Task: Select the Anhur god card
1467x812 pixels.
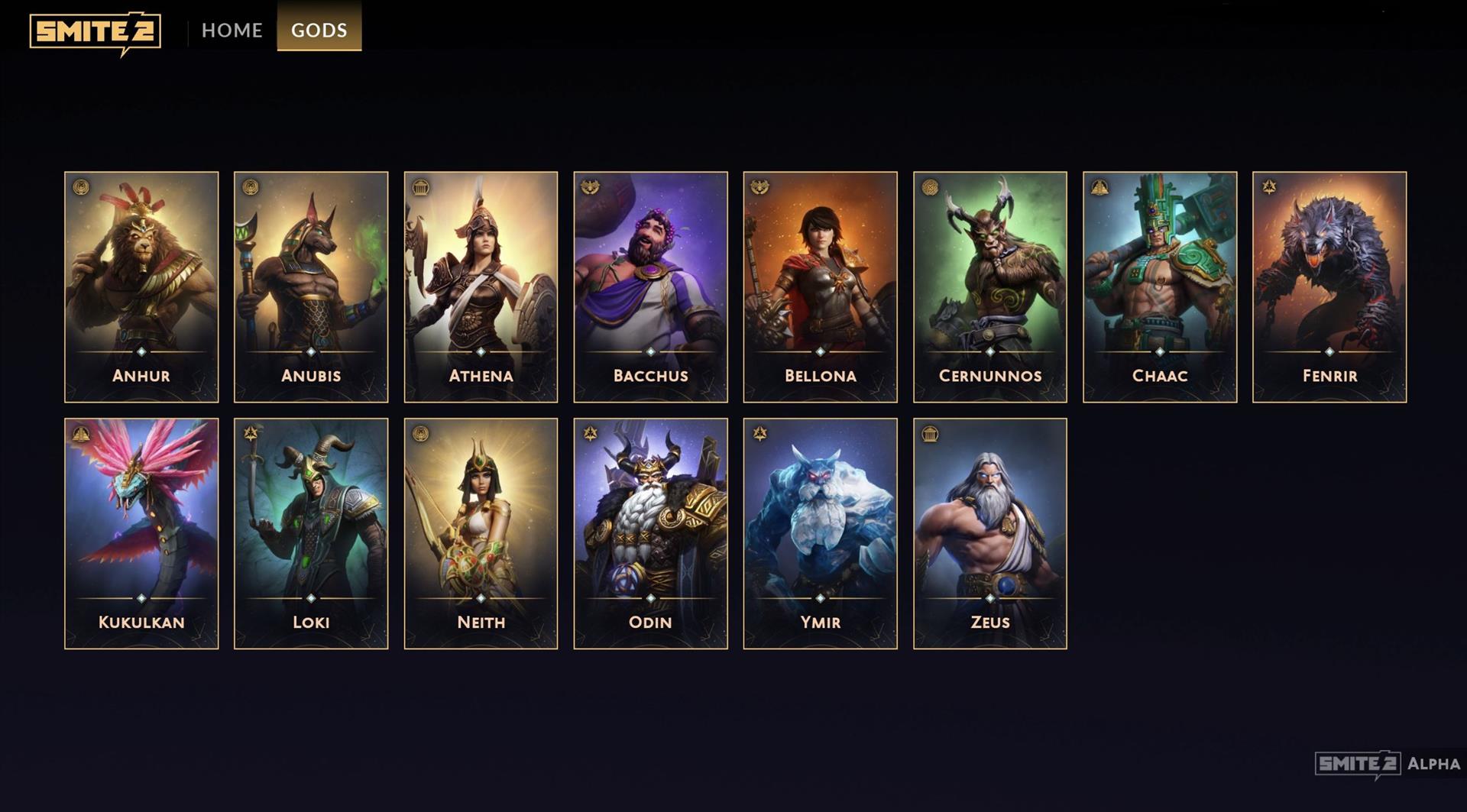Action: tap(141, 286)
